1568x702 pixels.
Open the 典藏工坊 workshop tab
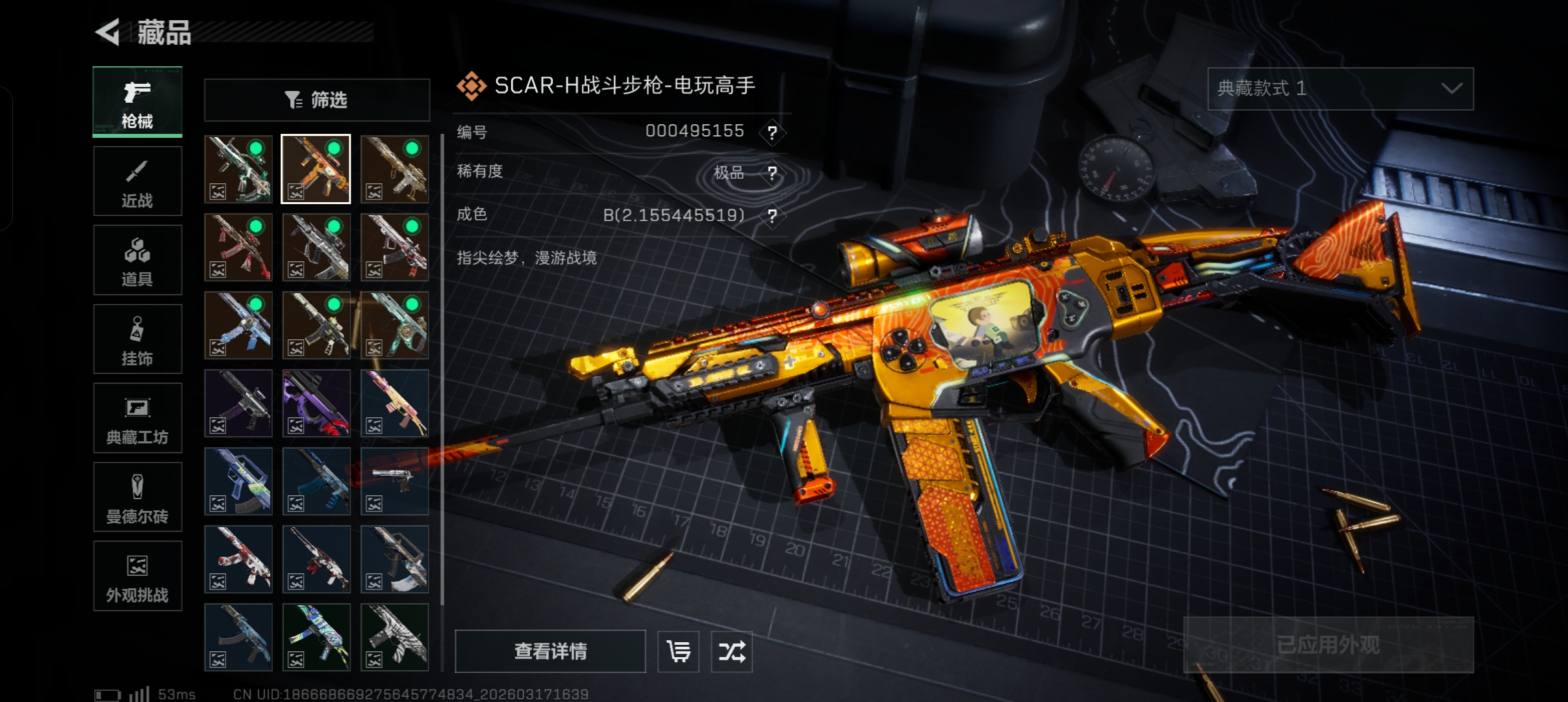(138, 418)
